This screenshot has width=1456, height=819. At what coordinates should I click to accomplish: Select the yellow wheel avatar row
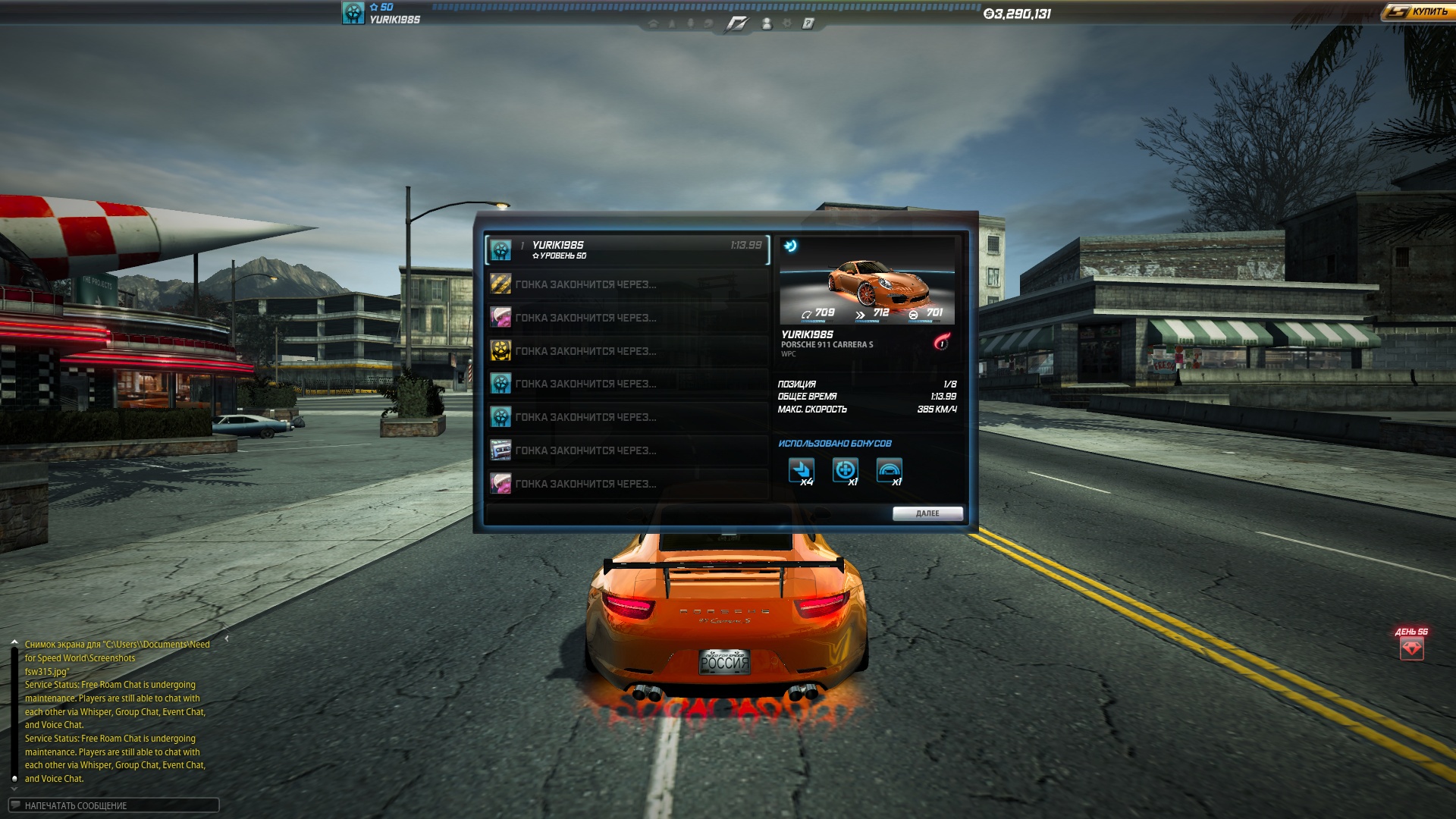[627, 351]
